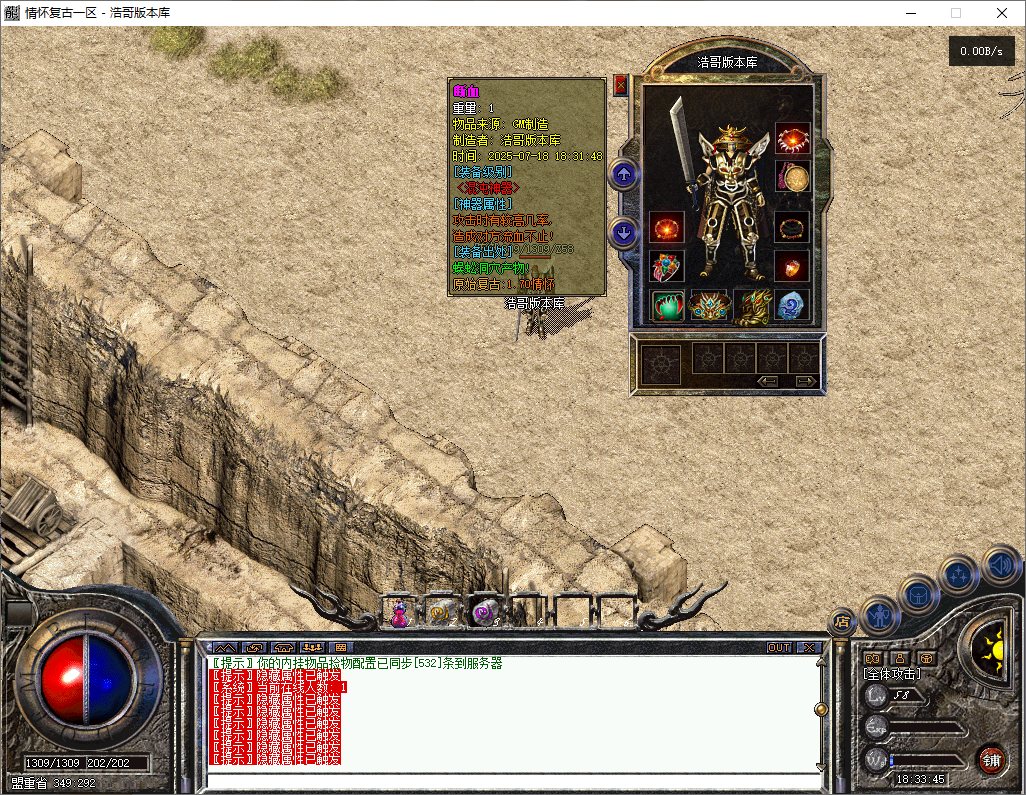Select the green orb with red claws slot
The image size is (1026, 795).
(x=667, y=305)
